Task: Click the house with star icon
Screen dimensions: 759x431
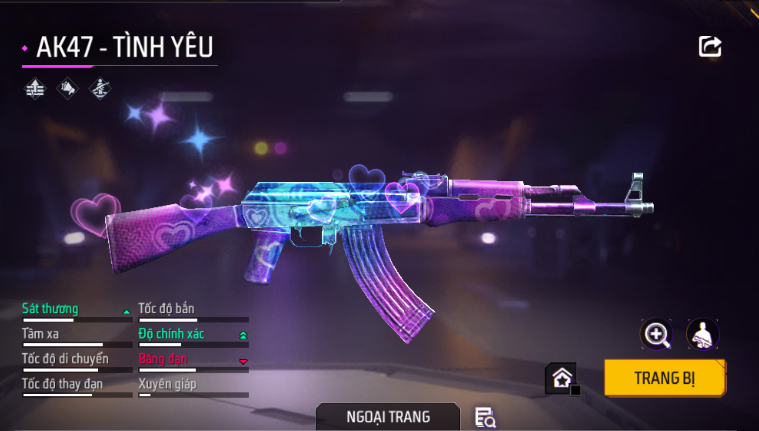Action: tap(561, 379)
